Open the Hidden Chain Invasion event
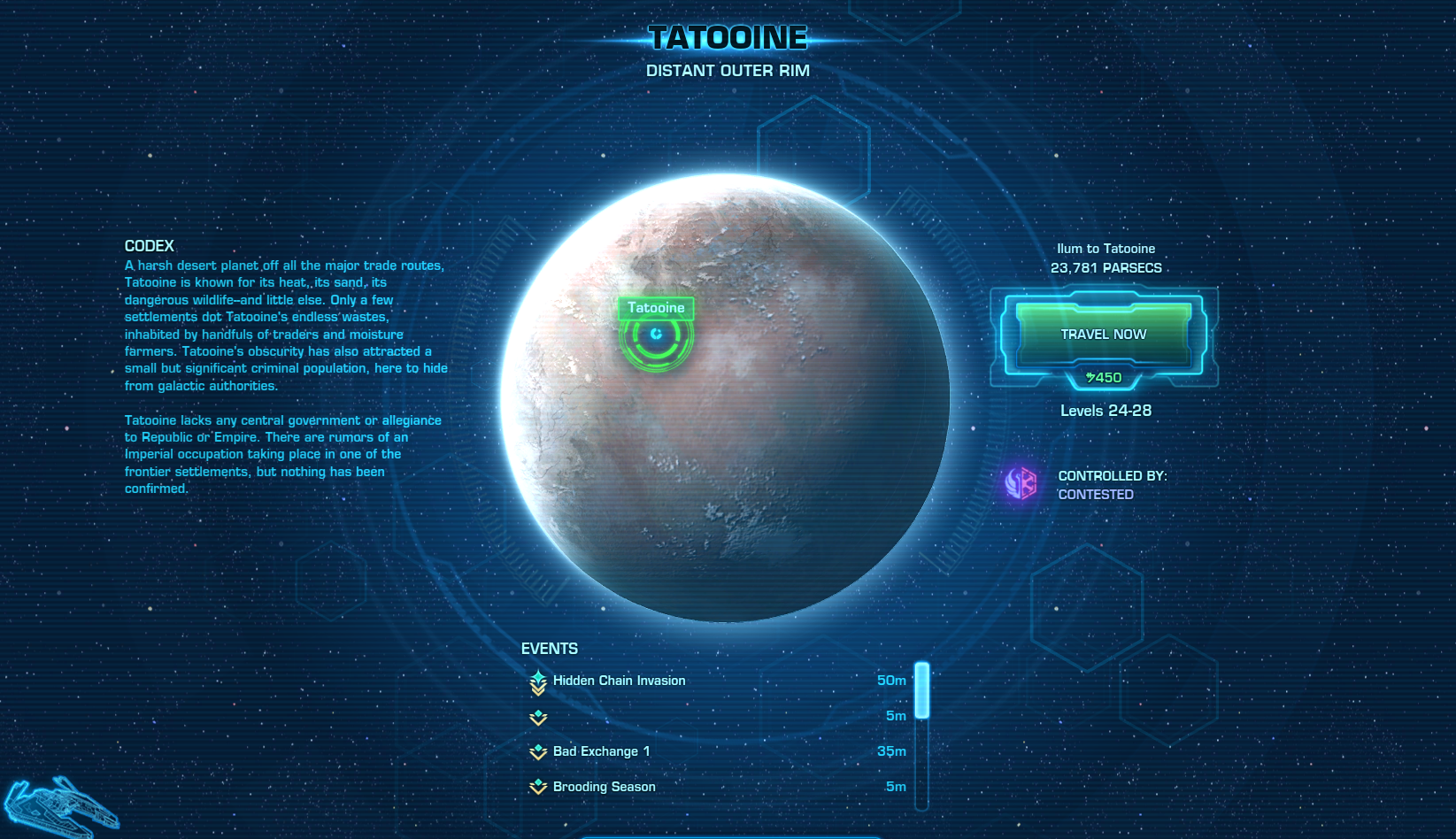Screen dimensions: 1456x839 click(619, 681)
